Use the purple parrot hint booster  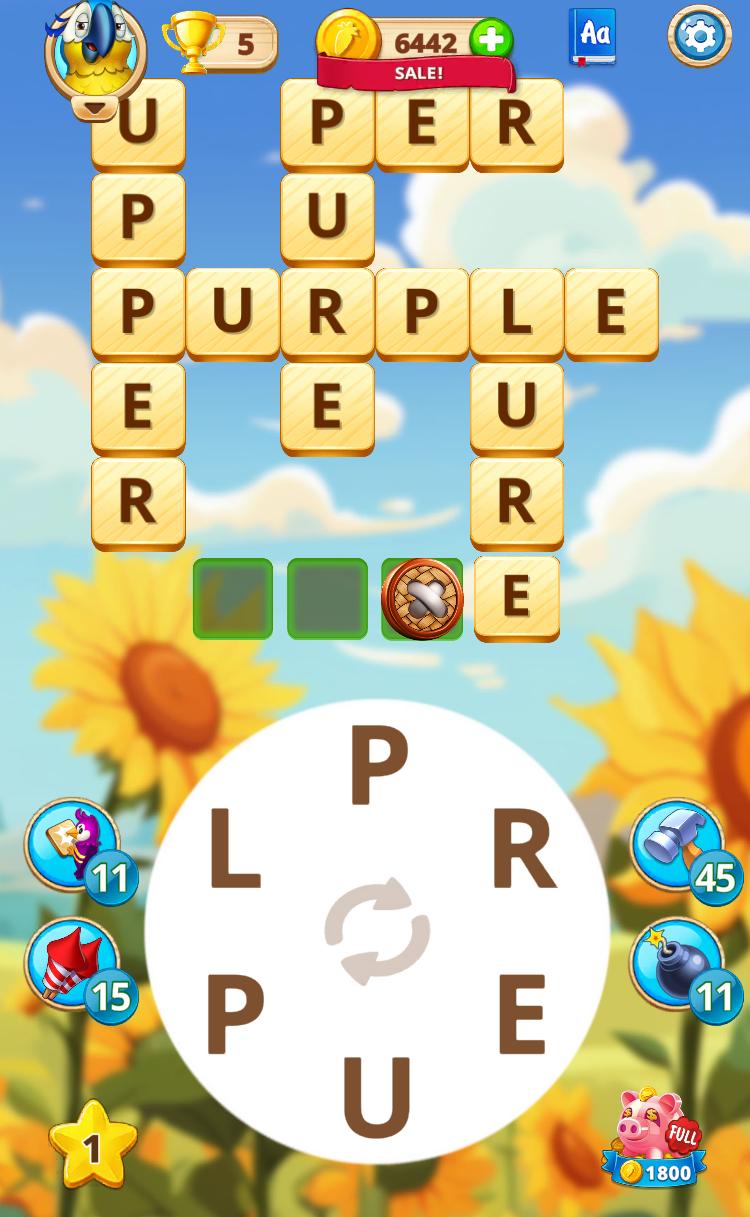72,843
